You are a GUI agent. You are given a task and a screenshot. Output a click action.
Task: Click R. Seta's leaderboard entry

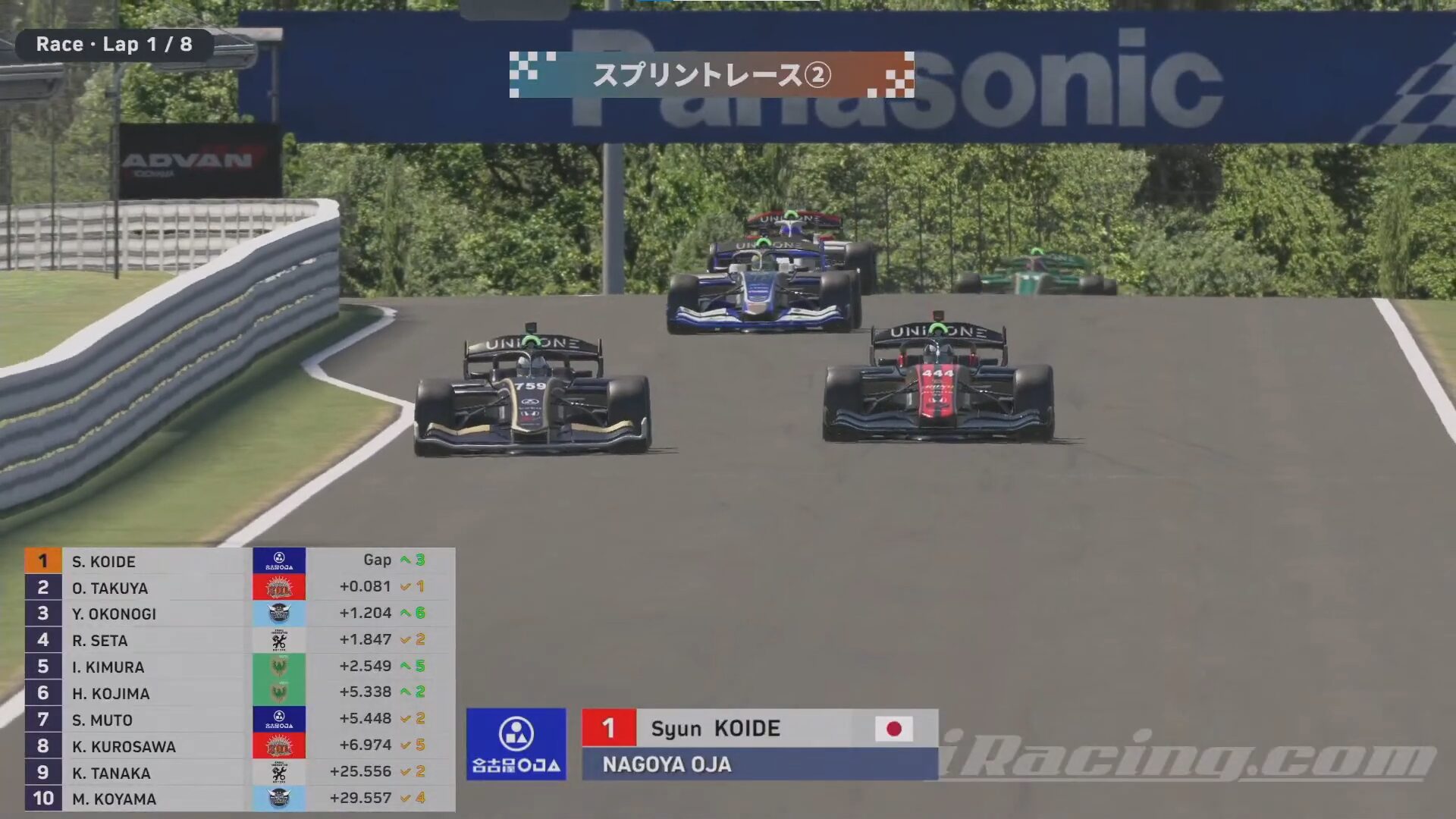(100, 640)
